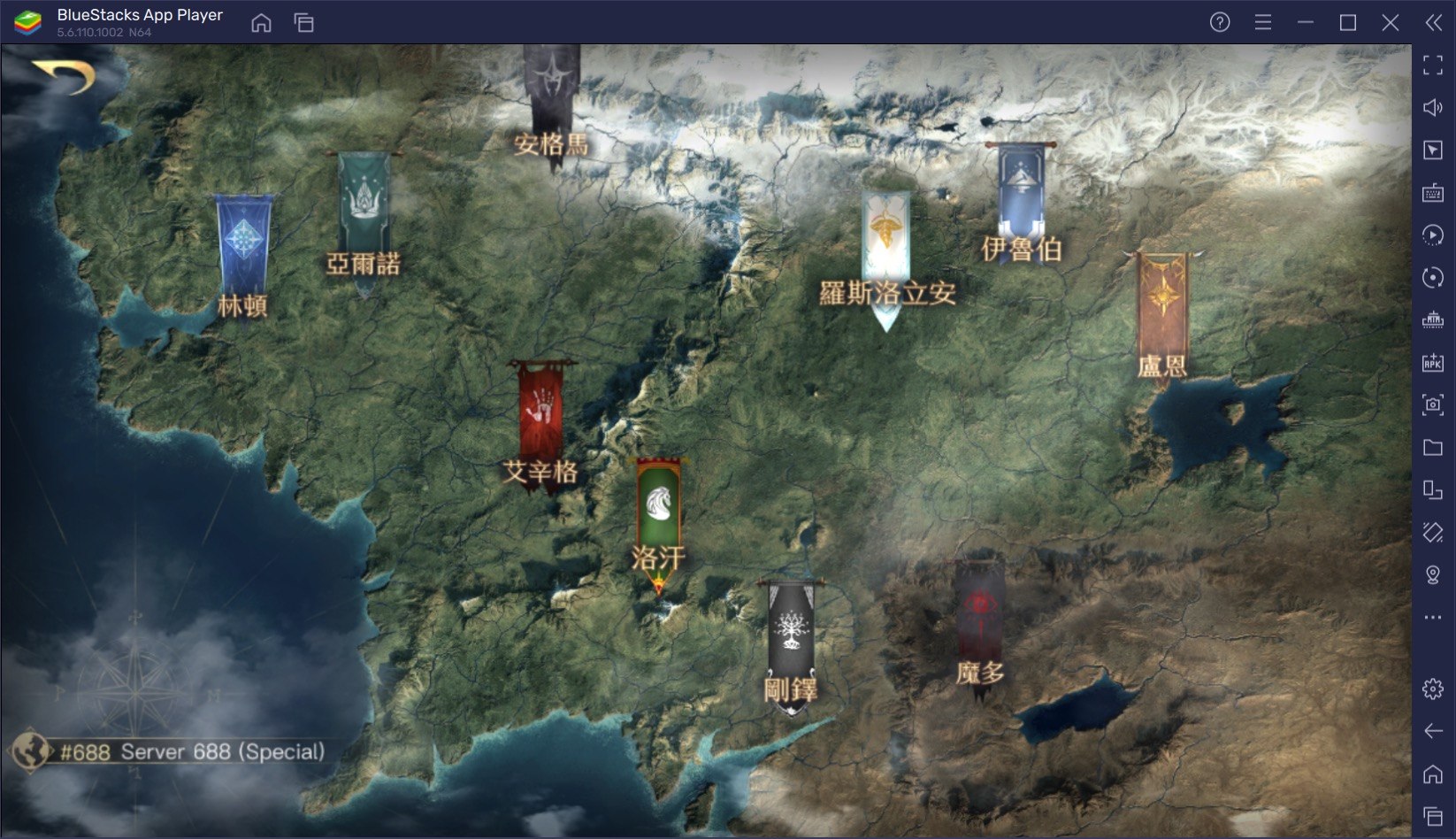Choose the 亞爾諾 teal crown banner

pos(363,204)
